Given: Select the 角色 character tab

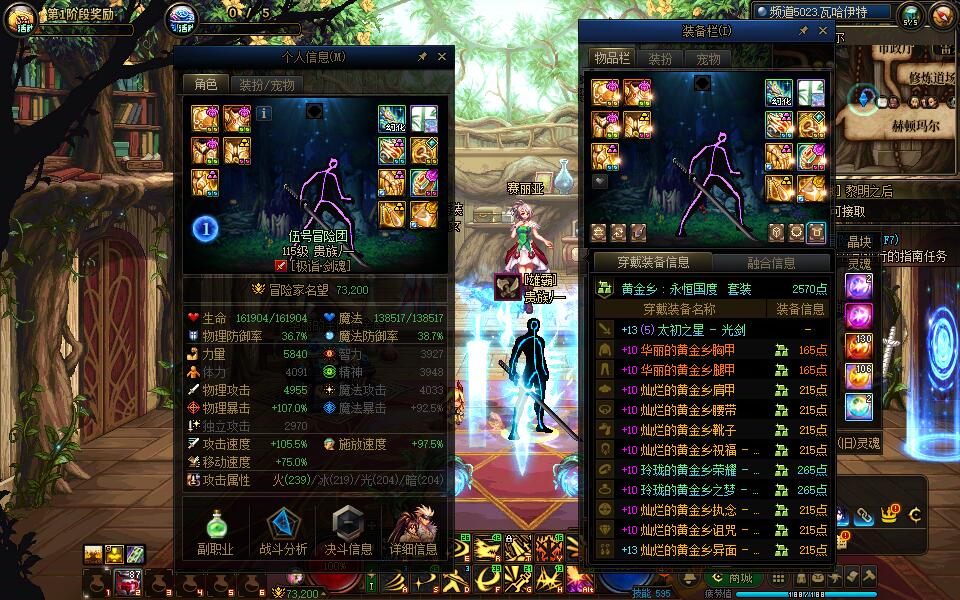Looking at the screenshot, I should tap(205, 85).
